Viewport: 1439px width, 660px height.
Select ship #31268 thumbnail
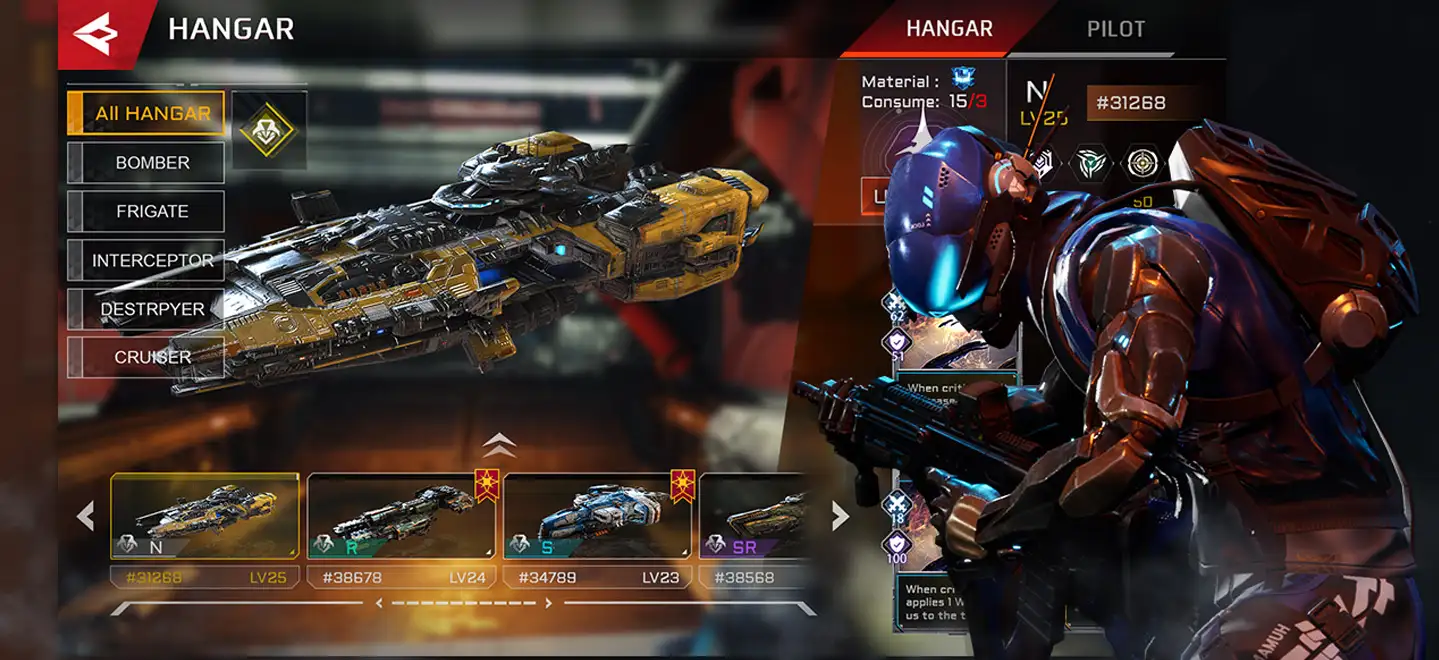205,516
